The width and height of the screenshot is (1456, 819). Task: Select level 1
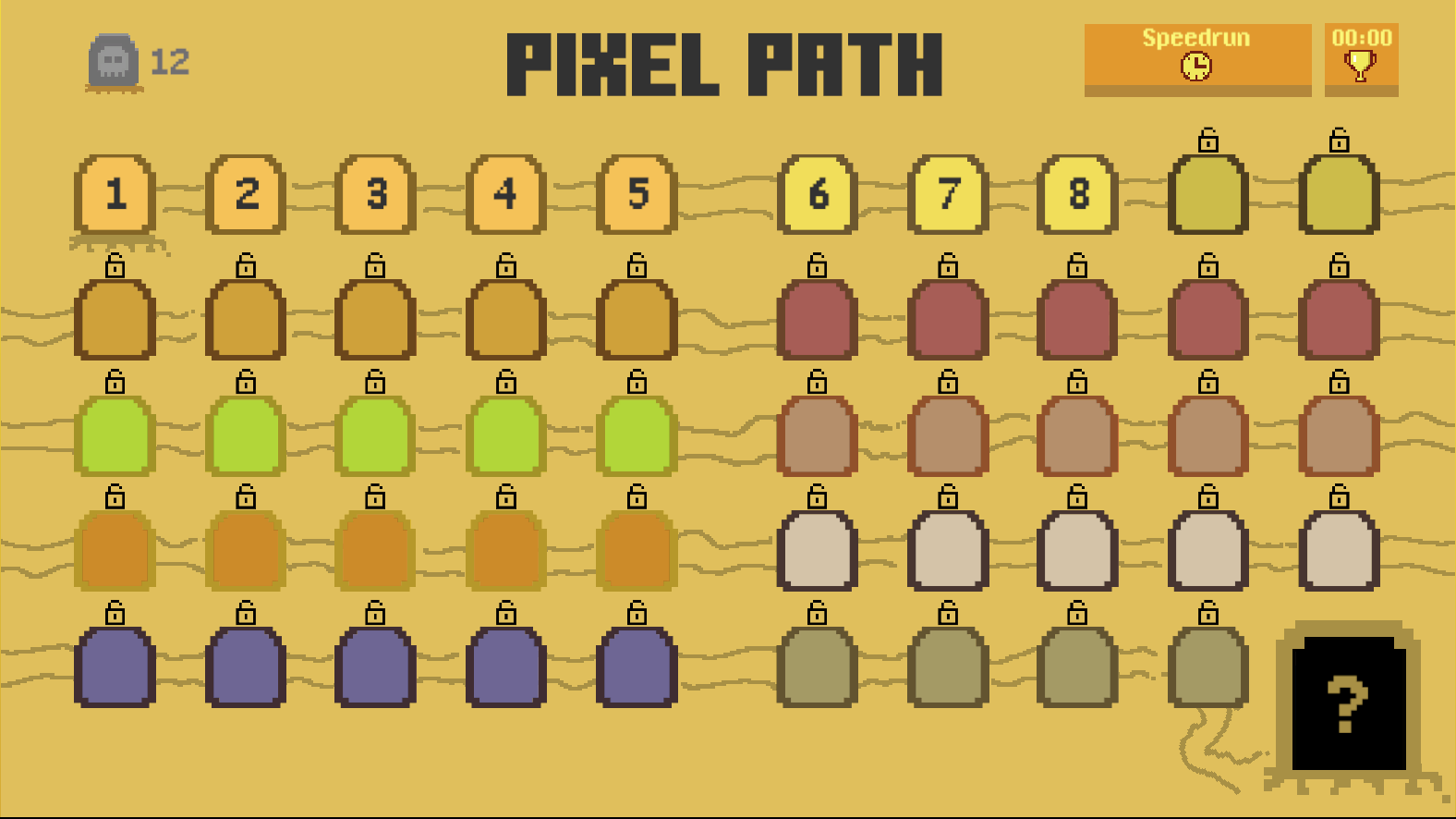[115, 195]
